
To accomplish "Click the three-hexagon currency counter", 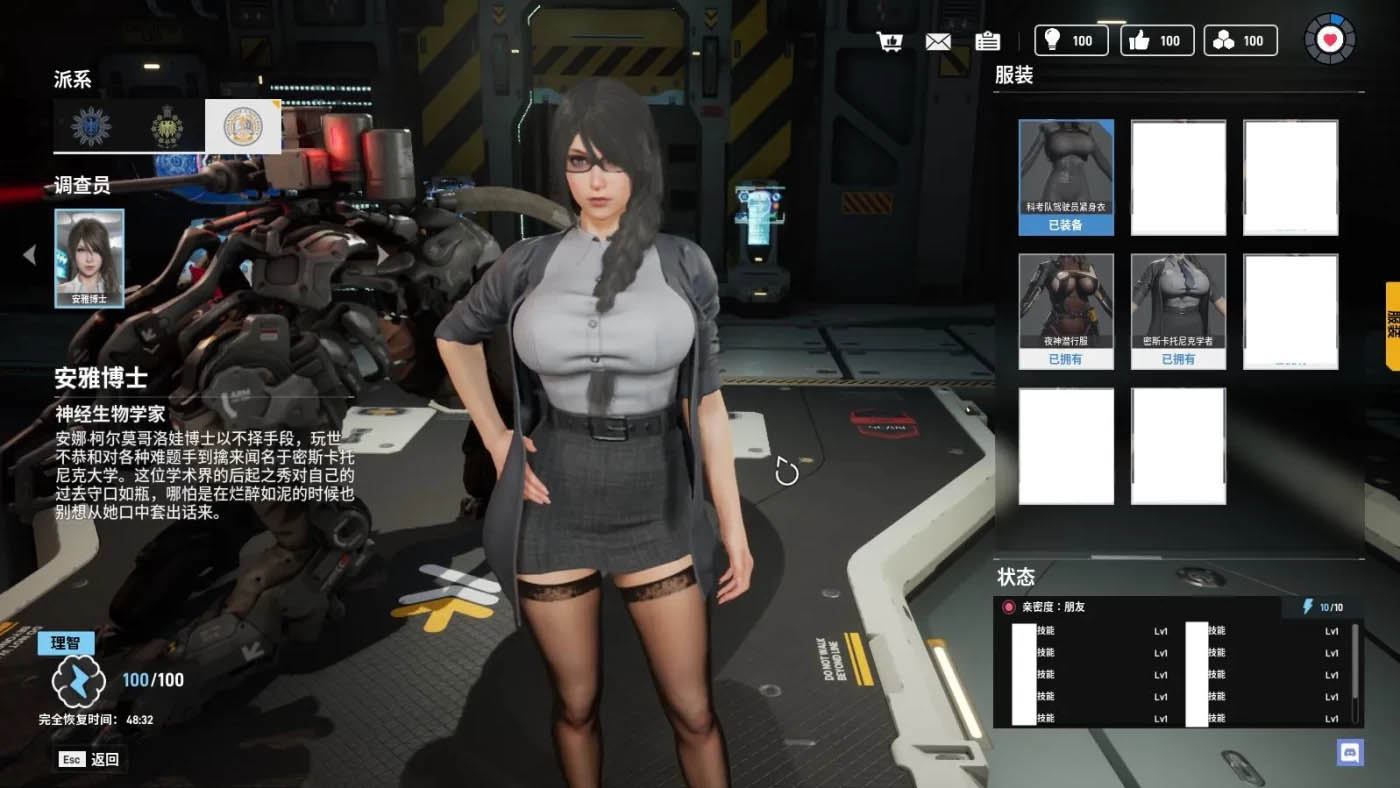I will [x=1240, y=40].
